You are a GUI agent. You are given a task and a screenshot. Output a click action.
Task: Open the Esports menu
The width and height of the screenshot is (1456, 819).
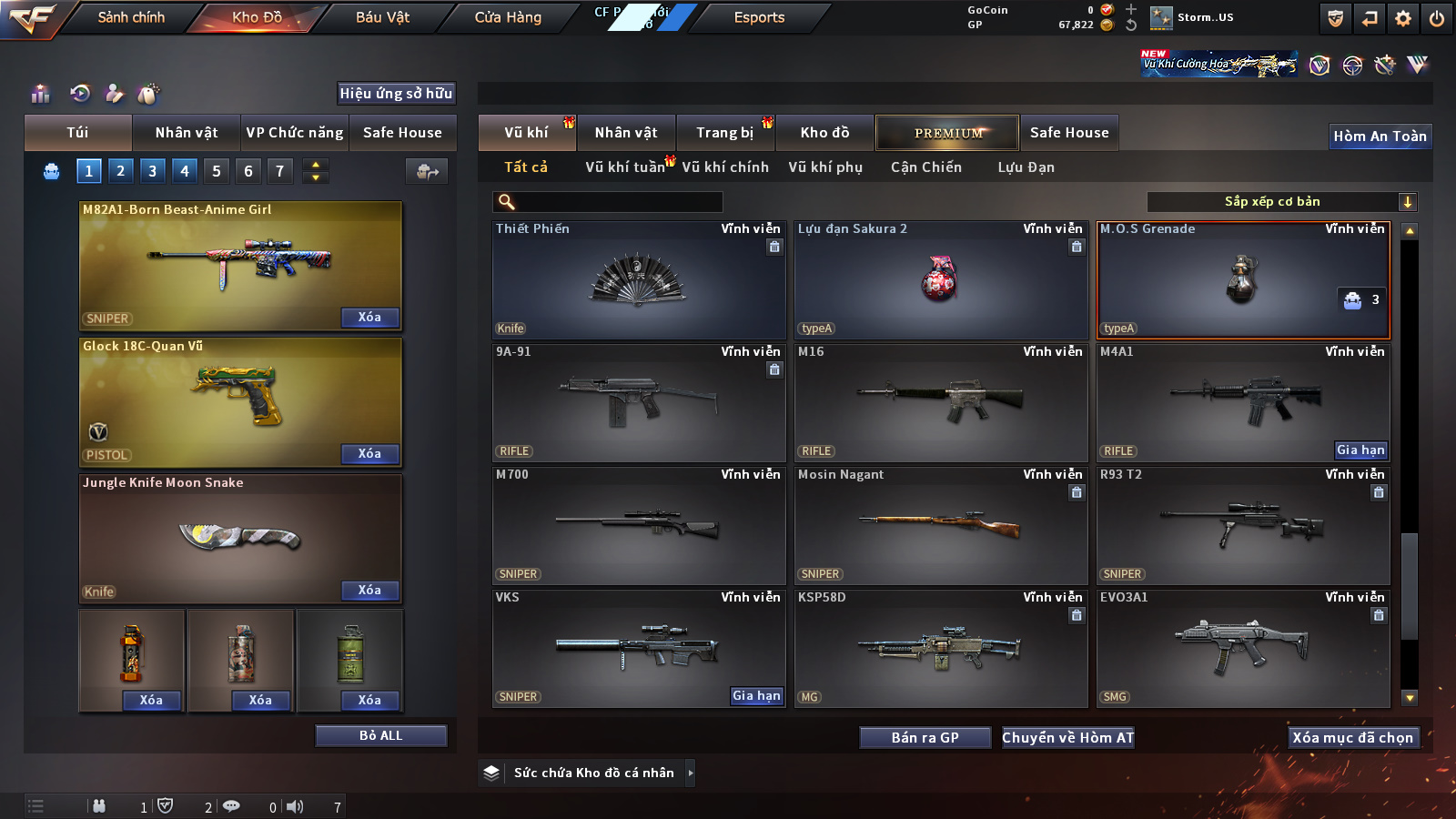point(759,17)
